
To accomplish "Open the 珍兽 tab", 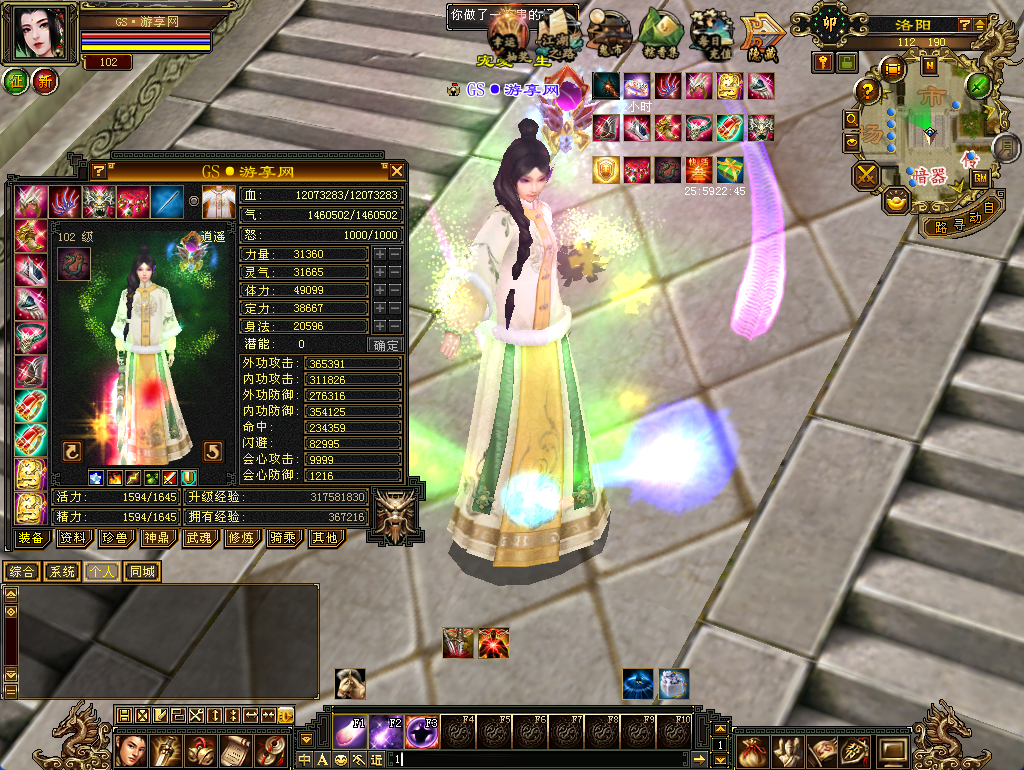I will click(x=115, y=538).
